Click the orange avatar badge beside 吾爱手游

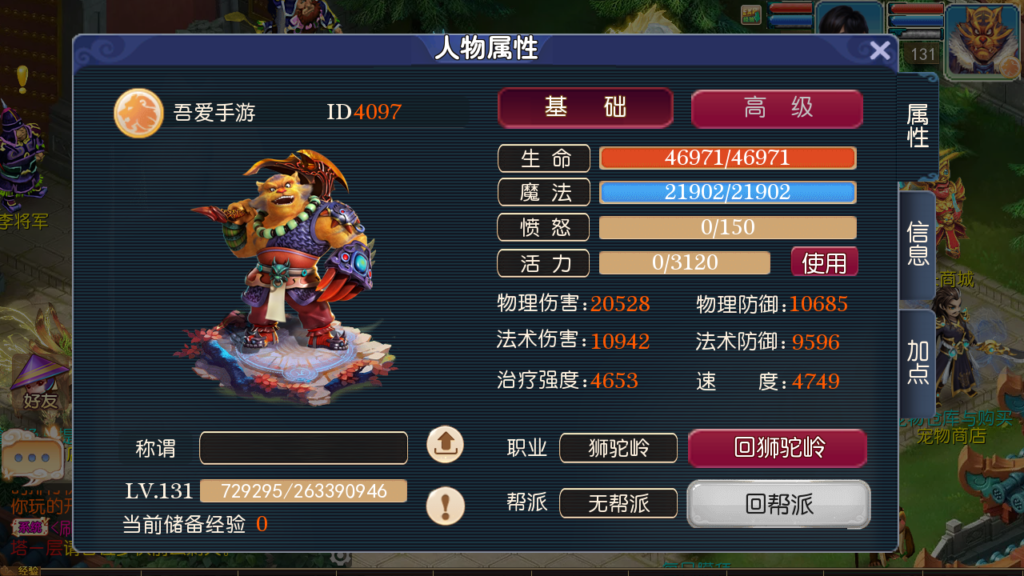pyautogui.click(x=138, y=112)
